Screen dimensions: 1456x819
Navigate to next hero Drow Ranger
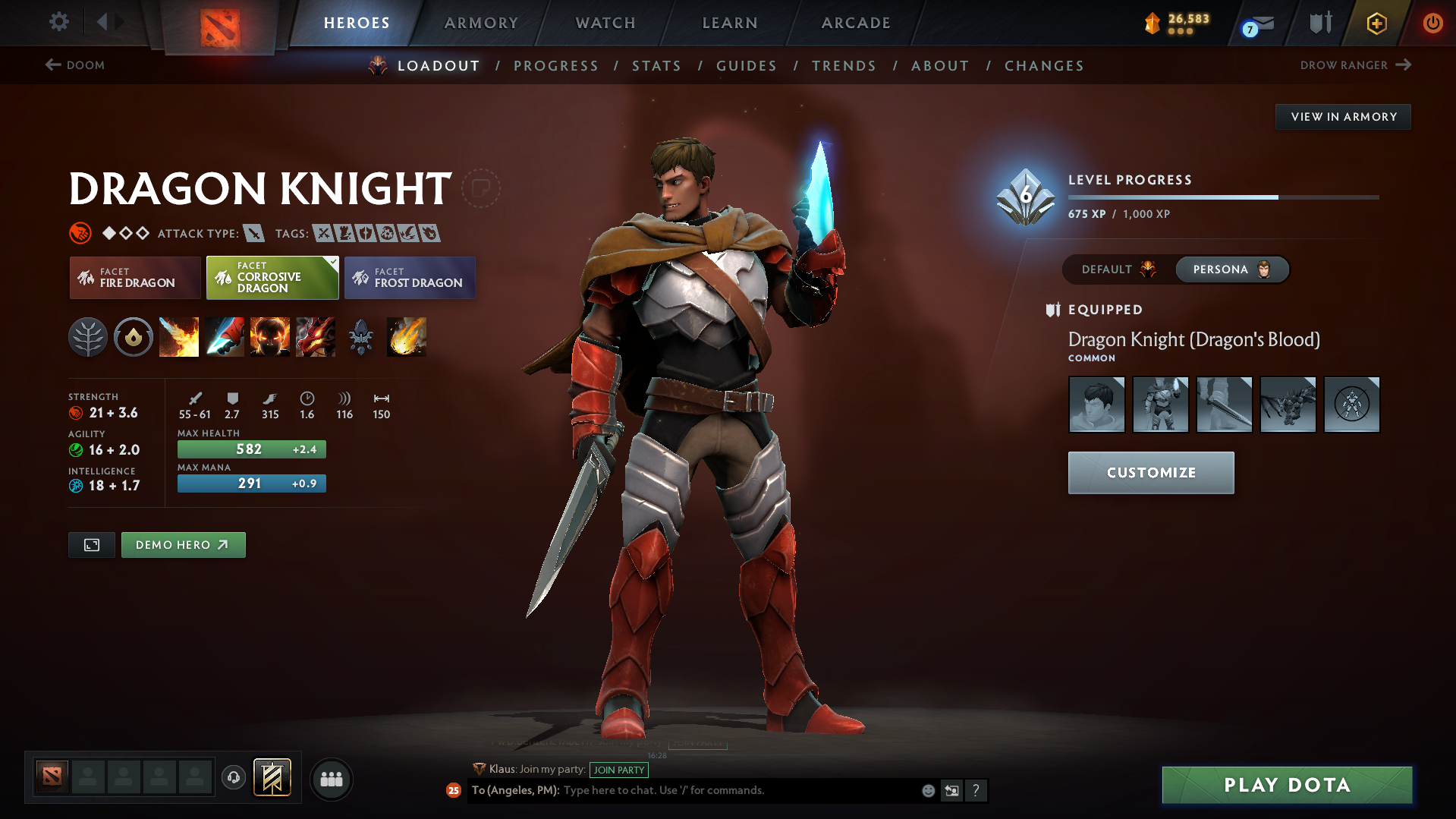click(1355, 65)
